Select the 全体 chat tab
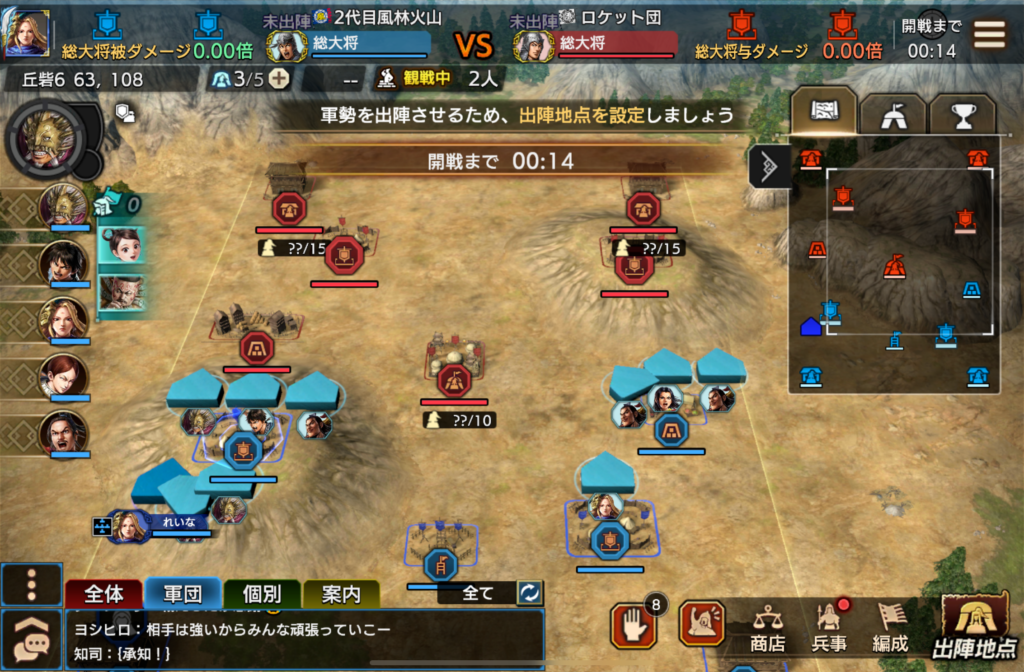Image resolution: width=1024 pixels, height=672 pixels. coord(103,594)
